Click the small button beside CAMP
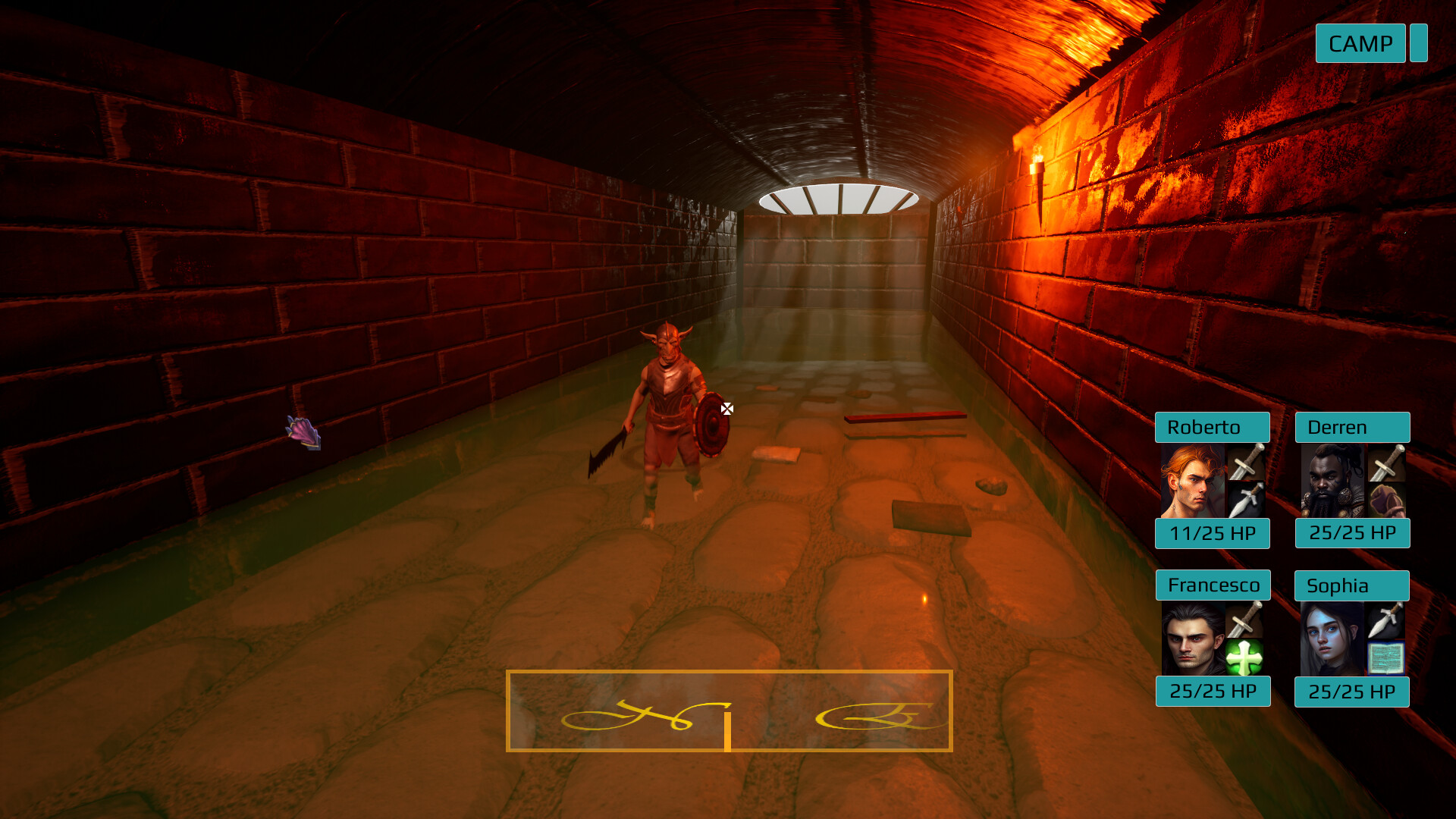Screen dimensions: 1456x819 click(1417, 43)
